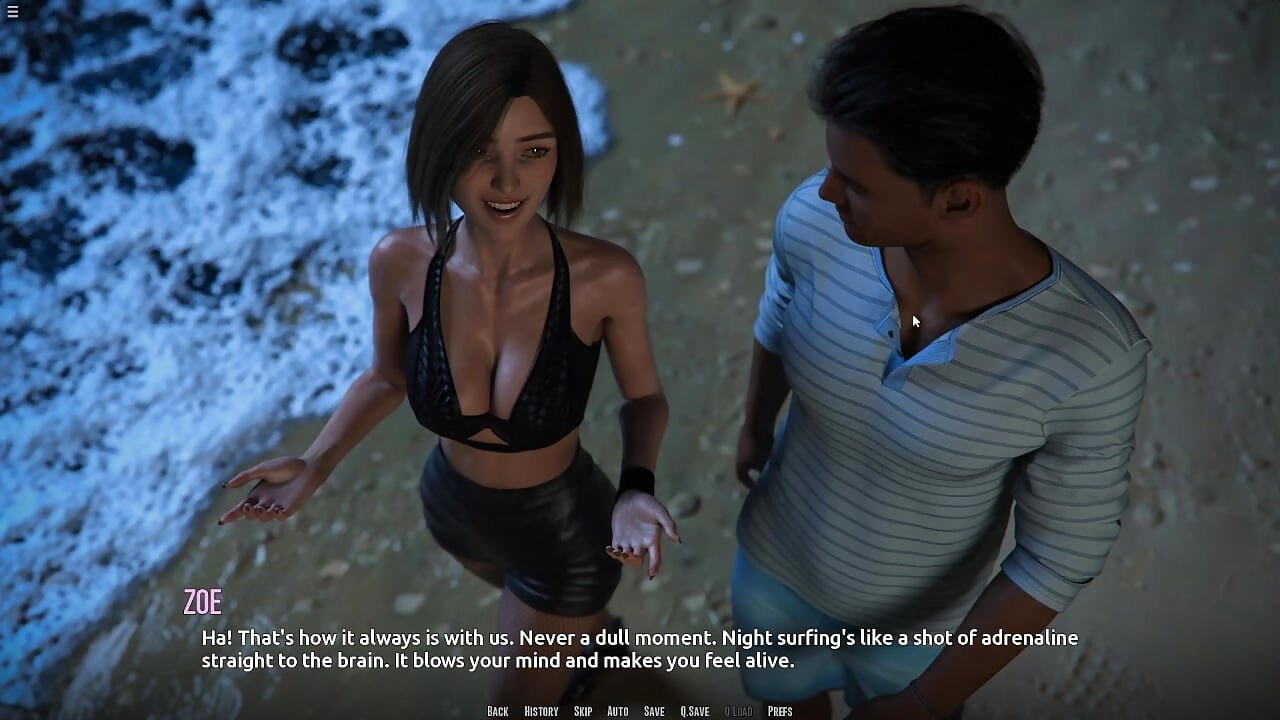1280x720 pixels.
Task: Select Skip from the bottom quick menu bar
Action: pos(583,711)
